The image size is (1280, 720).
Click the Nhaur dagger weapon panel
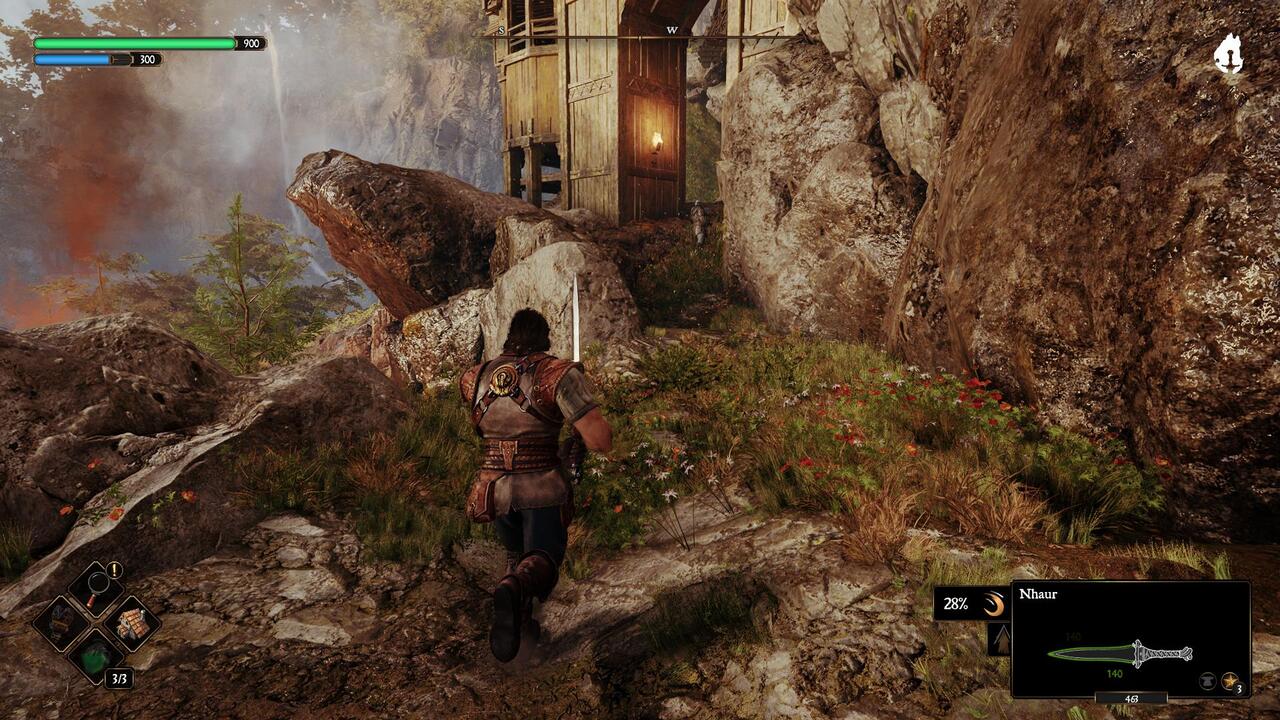pos(1130,640)
